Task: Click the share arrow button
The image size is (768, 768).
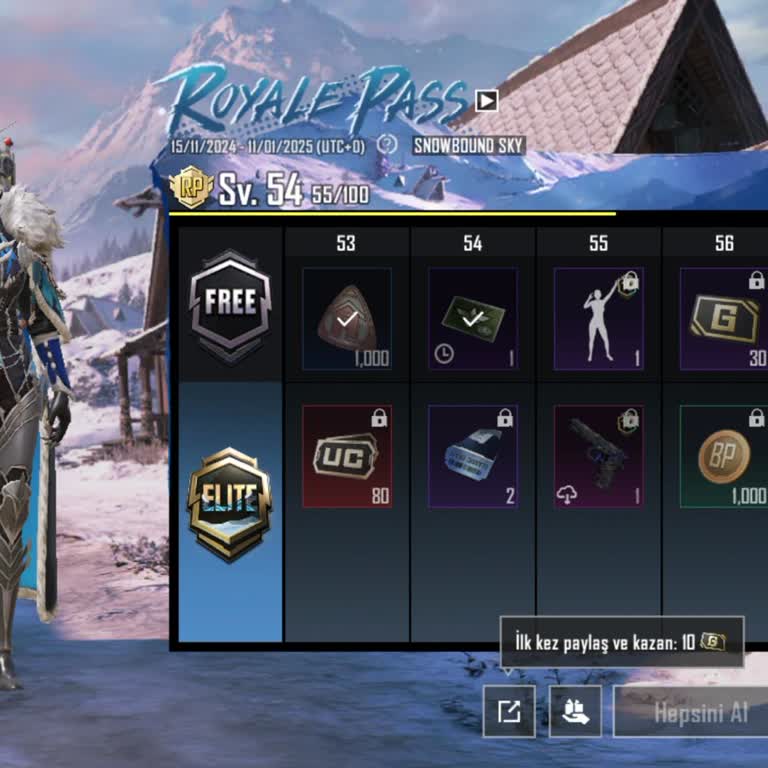Action: tap(509, 711)
